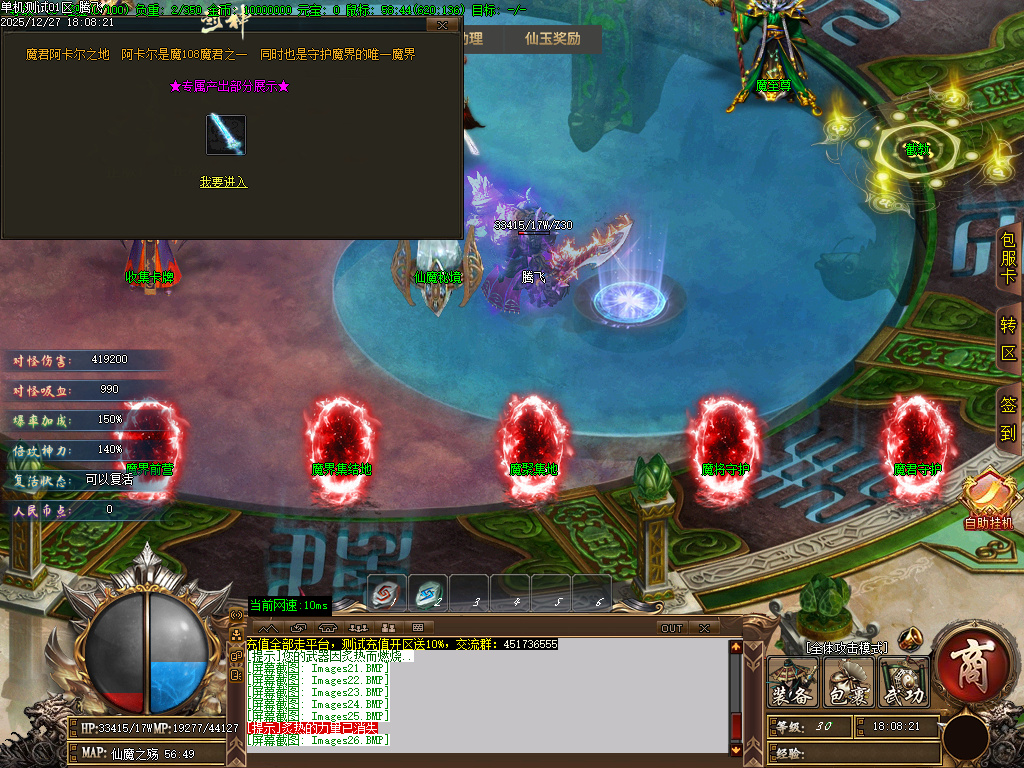
Task: Inspect the glowing blue sword reward icon
Action: coord(226,135)
